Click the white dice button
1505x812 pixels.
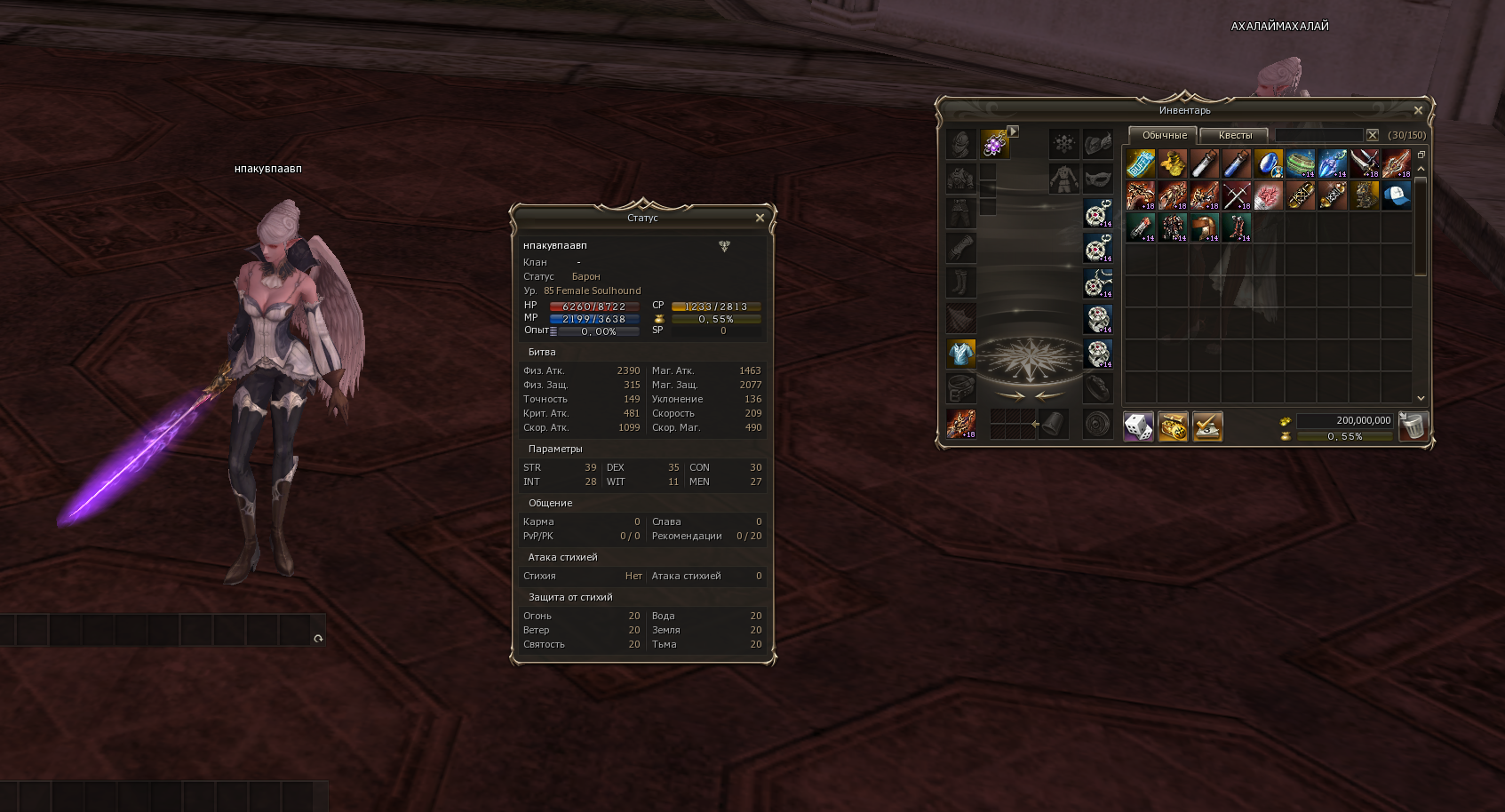coord(1138,426)
